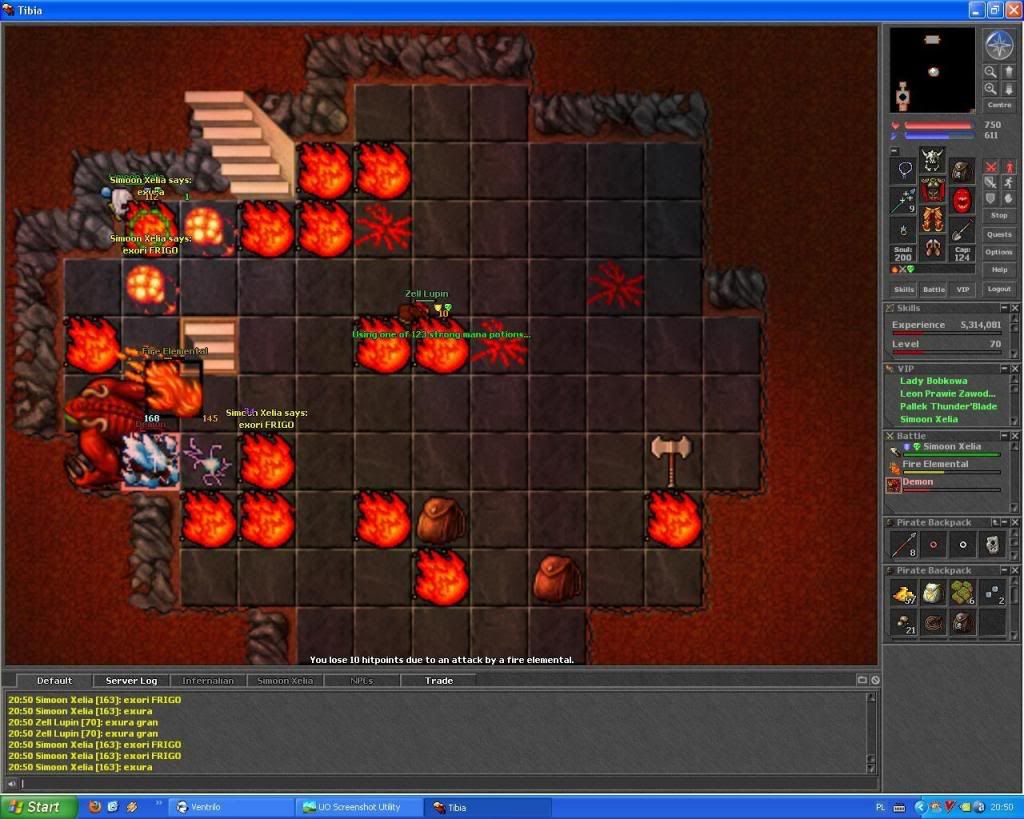Target Demon in the Battle list
The width and height of the screenshot is (1024, 819).
point(917,482)
